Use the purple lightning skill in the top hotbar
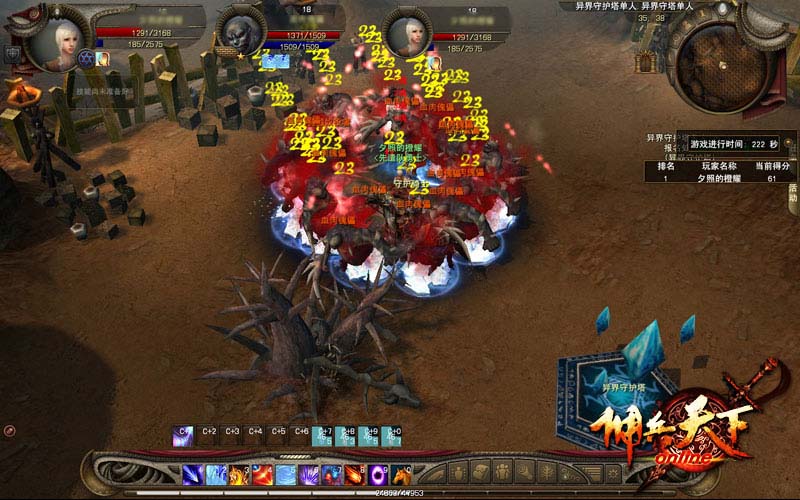This screenshot has width=800, height=500. point(183,435)
